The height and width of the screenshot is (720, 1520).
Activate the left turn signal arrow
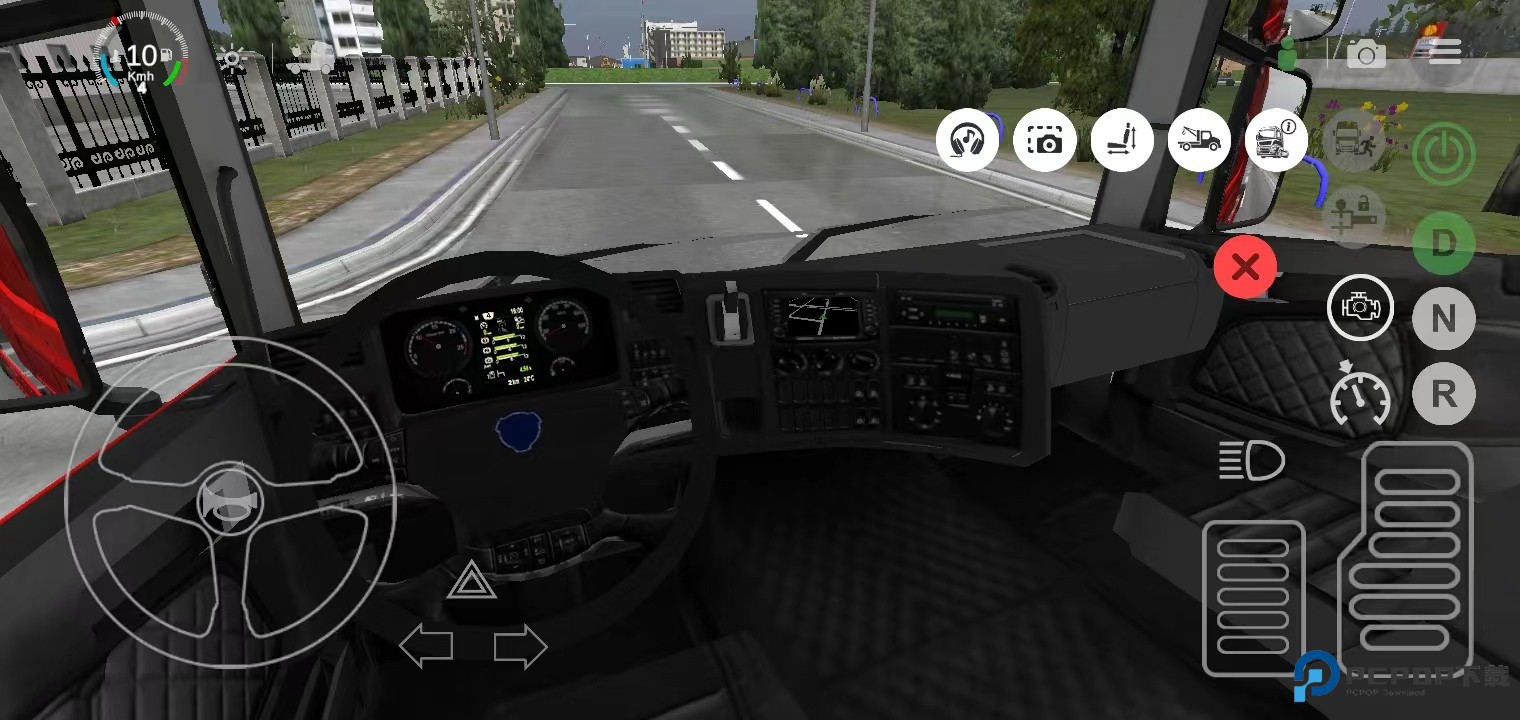pyautogui.click(x=426, y=647)
